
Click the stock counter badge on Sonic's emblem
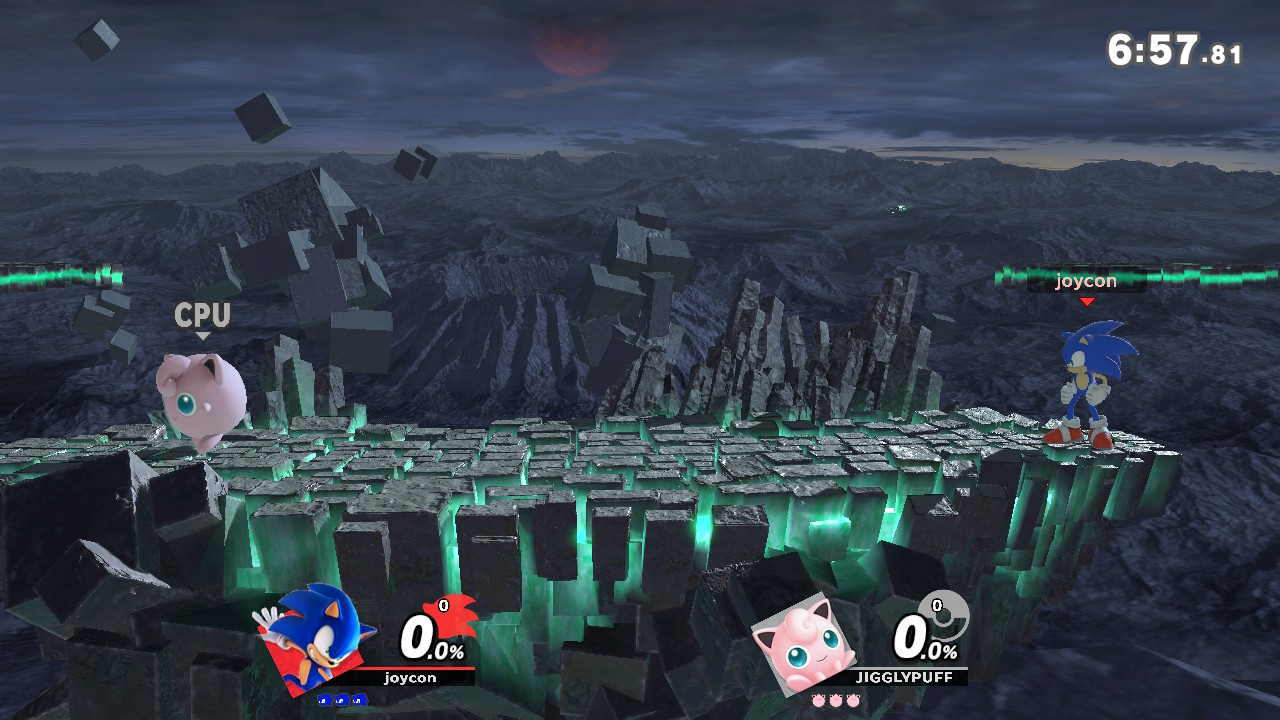point(443,605)
